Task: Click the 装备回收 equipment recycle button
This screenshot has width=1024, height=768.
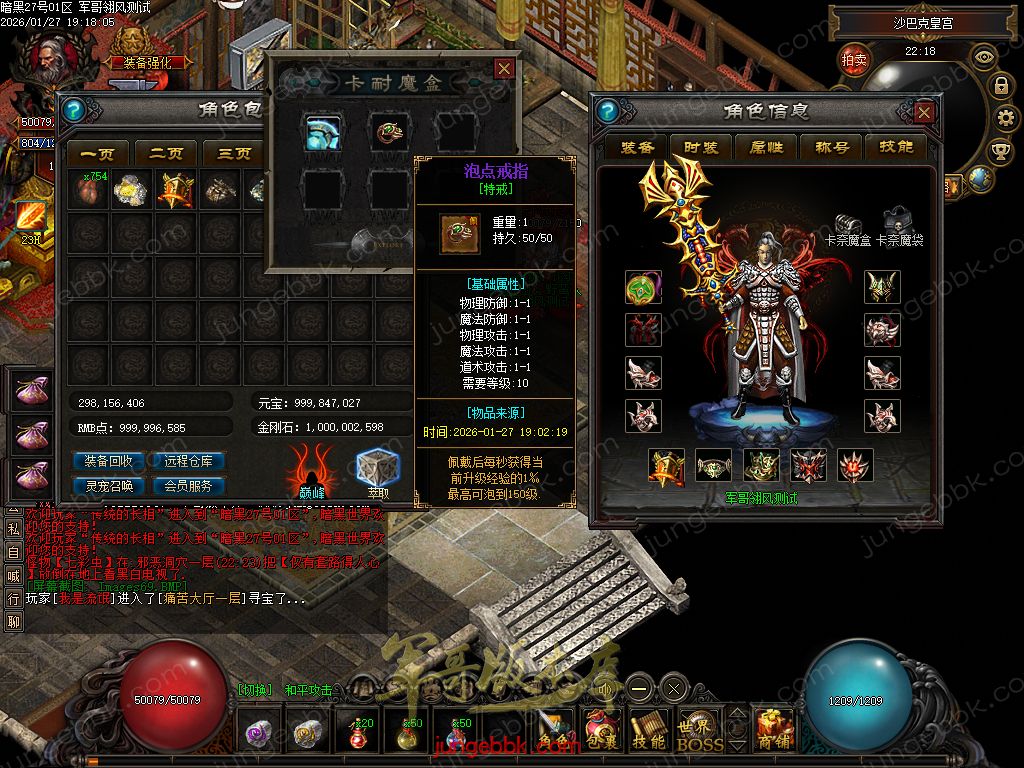Action: coord(109,462)
